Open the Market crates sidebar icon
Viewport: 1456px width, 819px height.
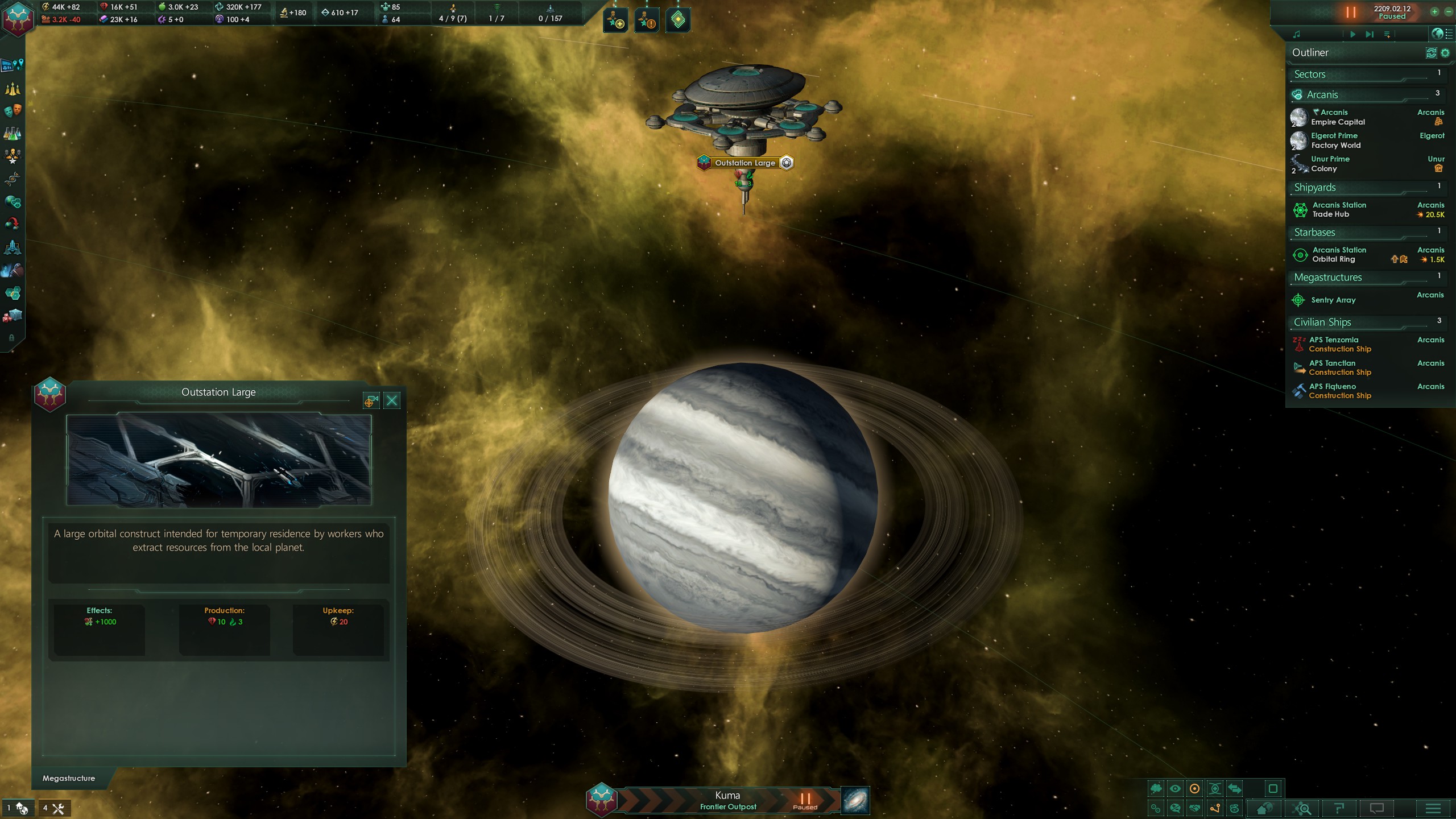pyautogui.click(x=13, y=316)
